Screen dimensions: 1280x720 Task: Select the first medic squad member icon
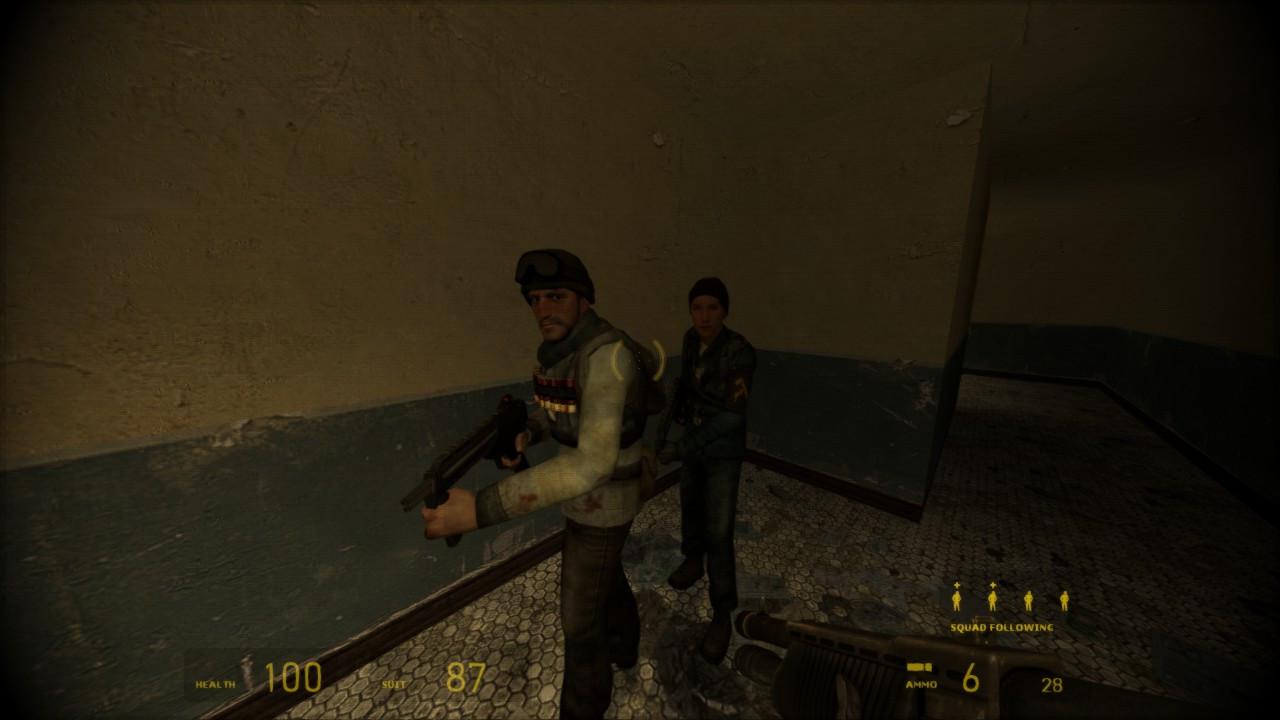pos(957,601)
